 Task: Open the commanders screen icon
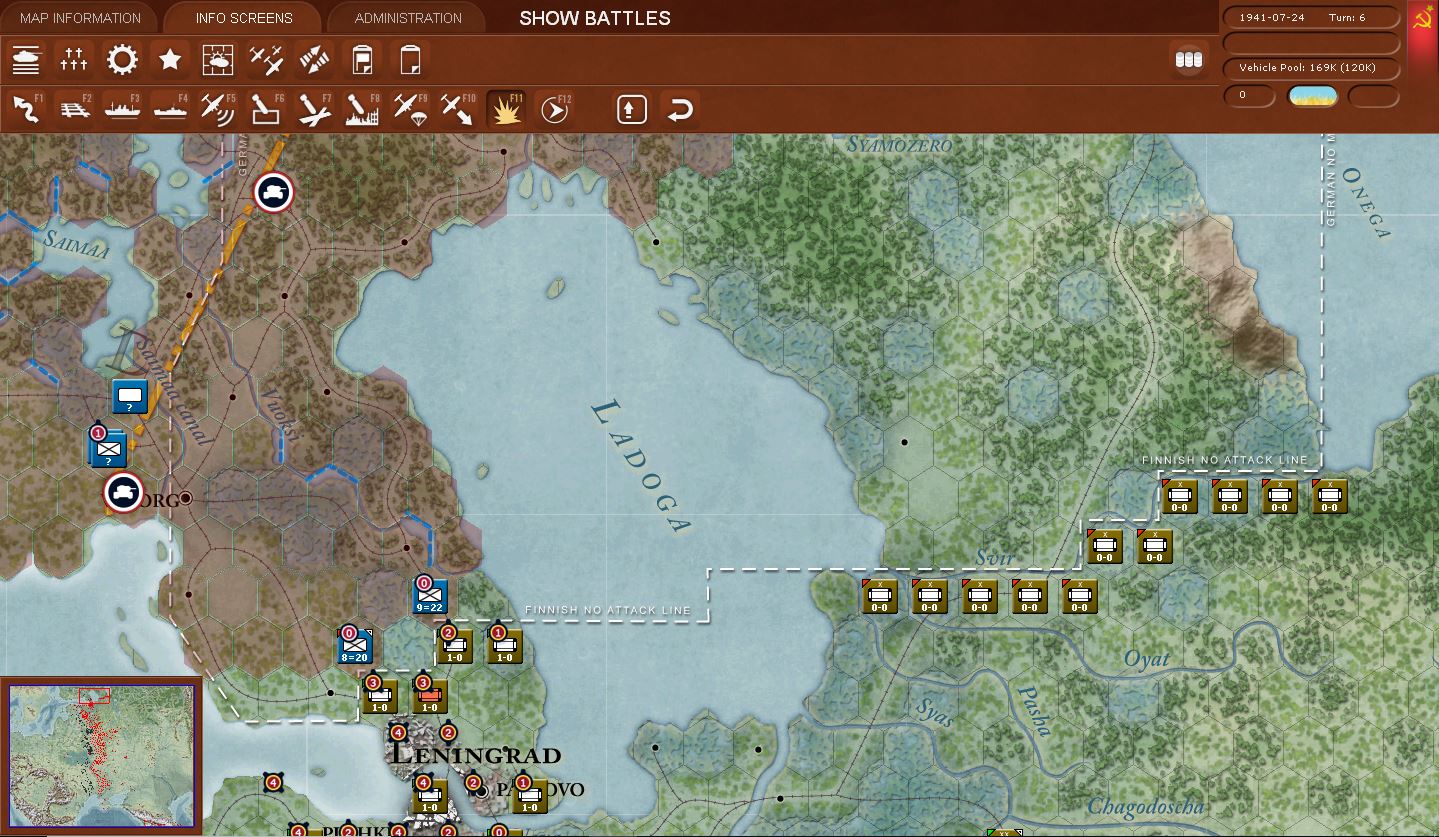[x=74, y=60]
